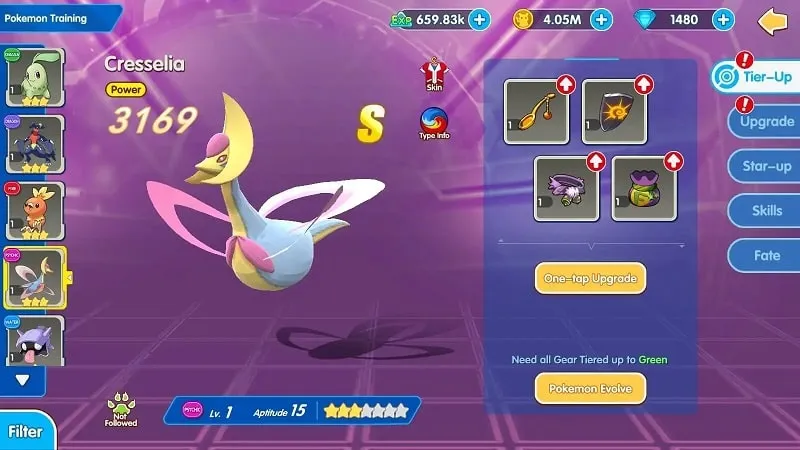Open the Filter options

(x=25, y=432)
